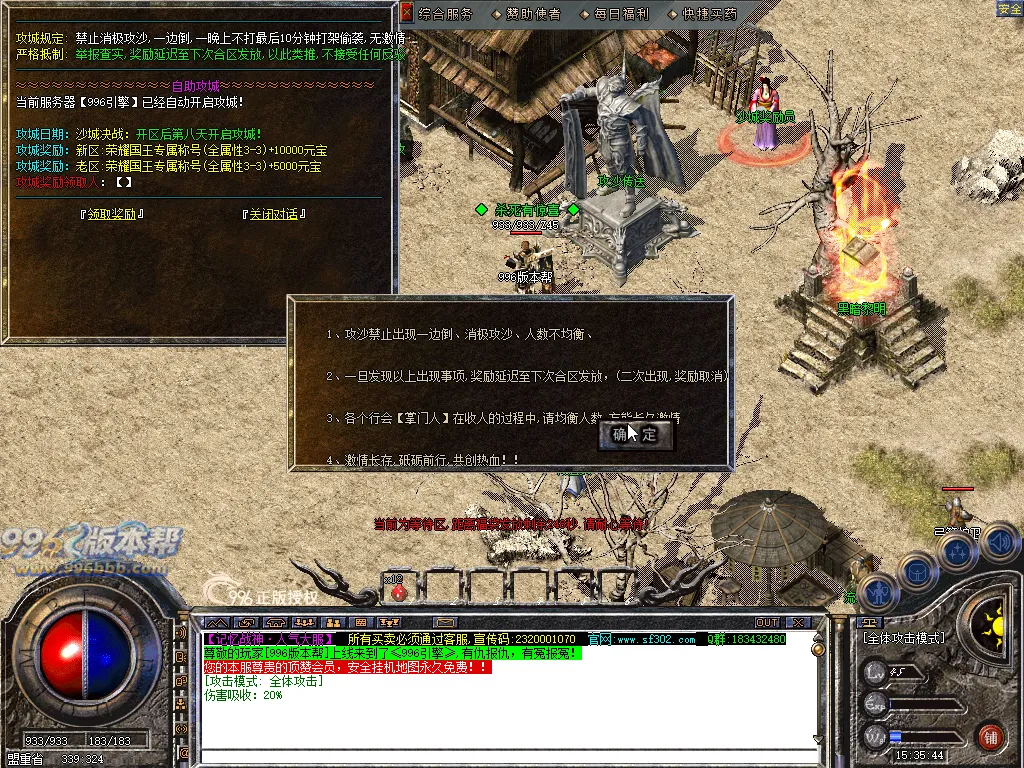The image size is (1024, 768).
Task: Close the top menu bar with red X
Action: (406, 13)
